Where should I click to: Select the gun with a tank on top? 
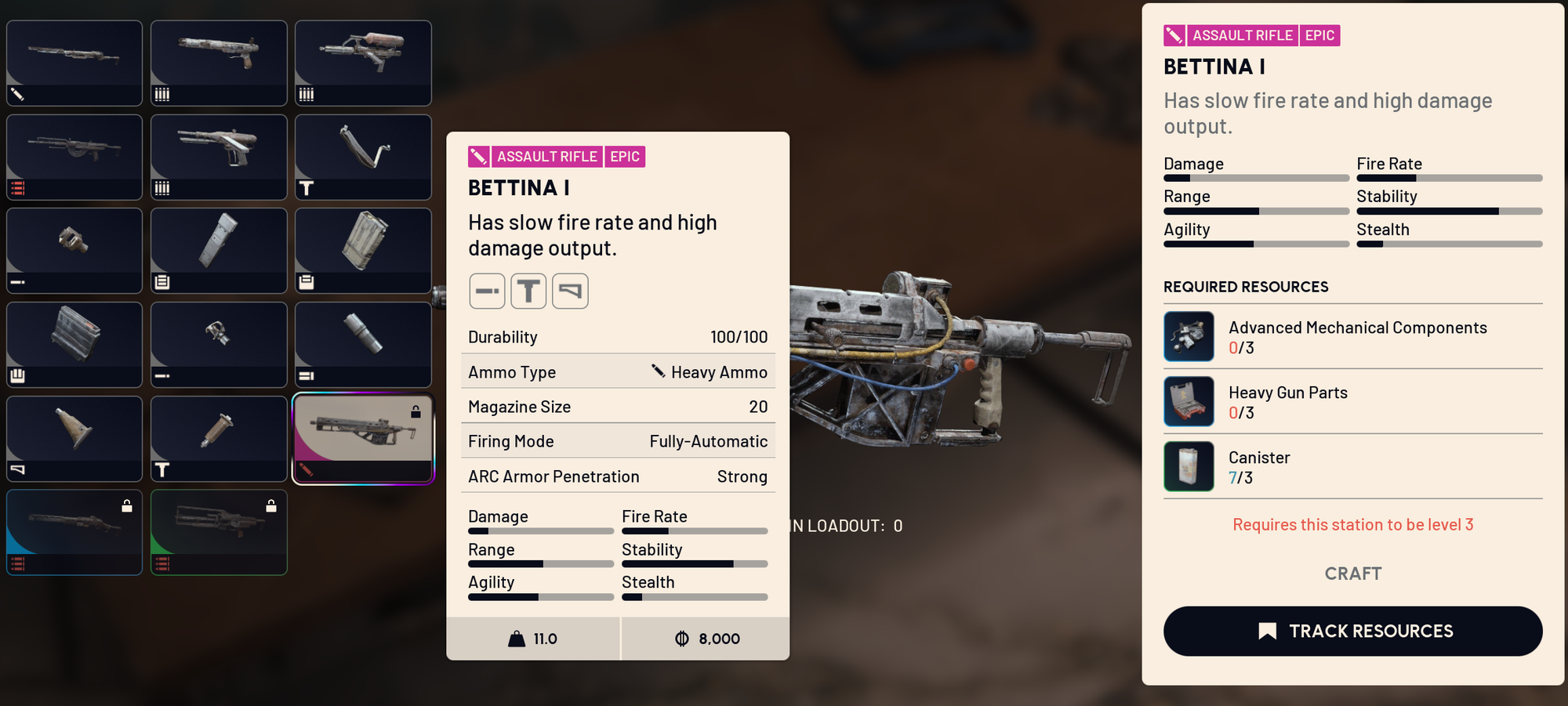[363, 63]
